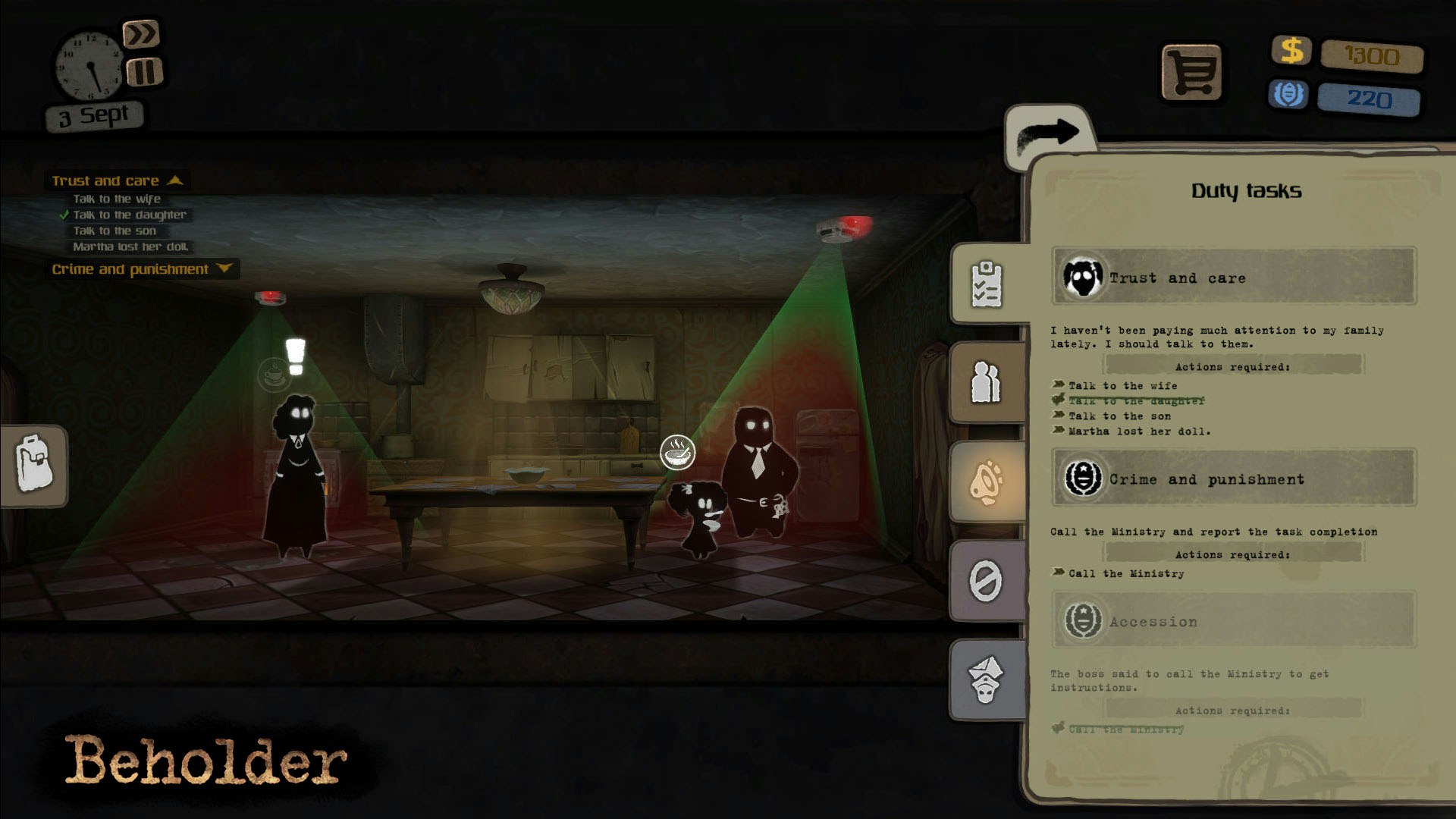
Task: Activate fast-forward time speed
Action: (143, 33)
